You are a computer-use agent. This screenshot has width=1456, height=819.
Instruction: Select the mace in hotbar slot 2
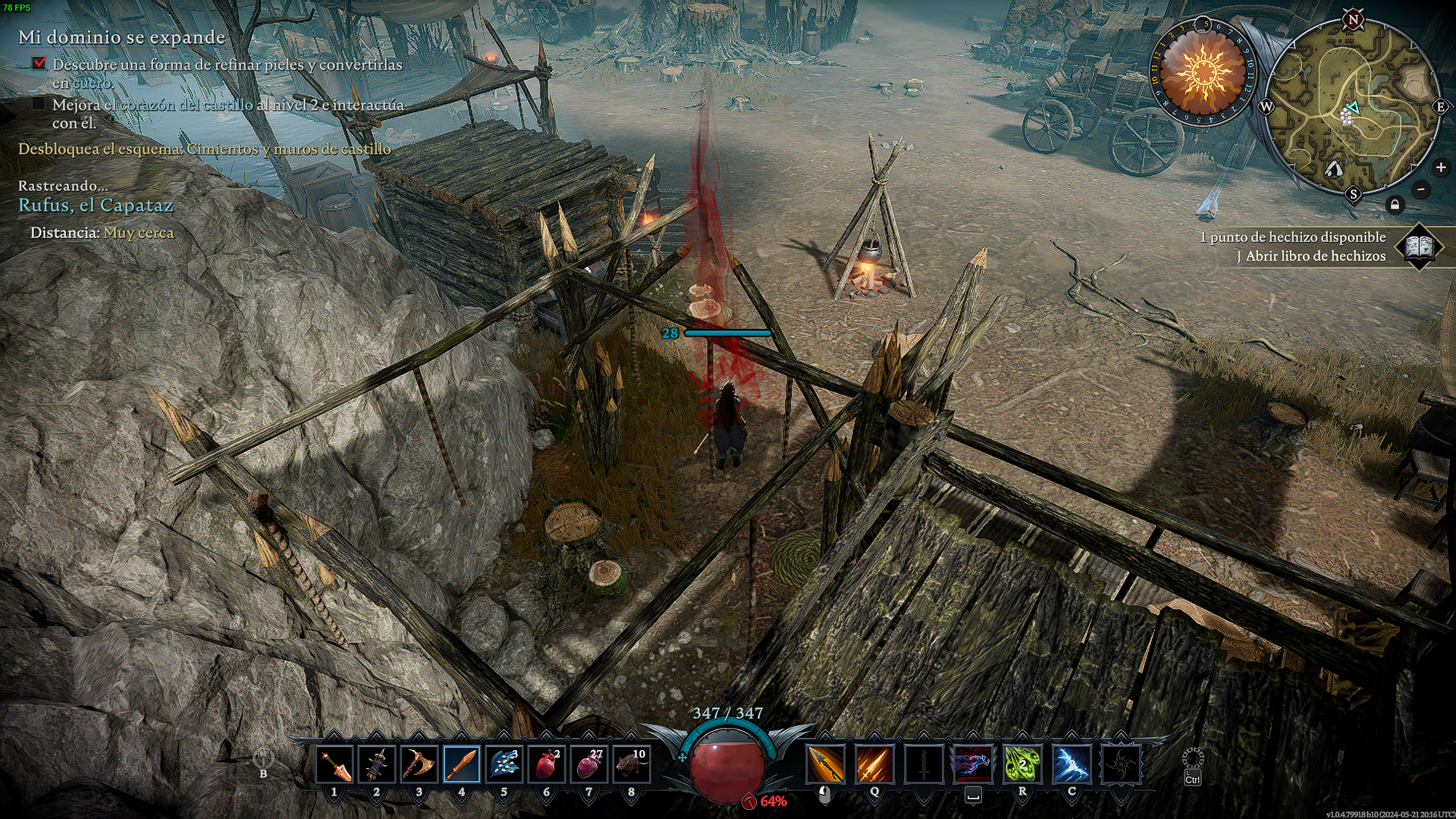[377, 764]
